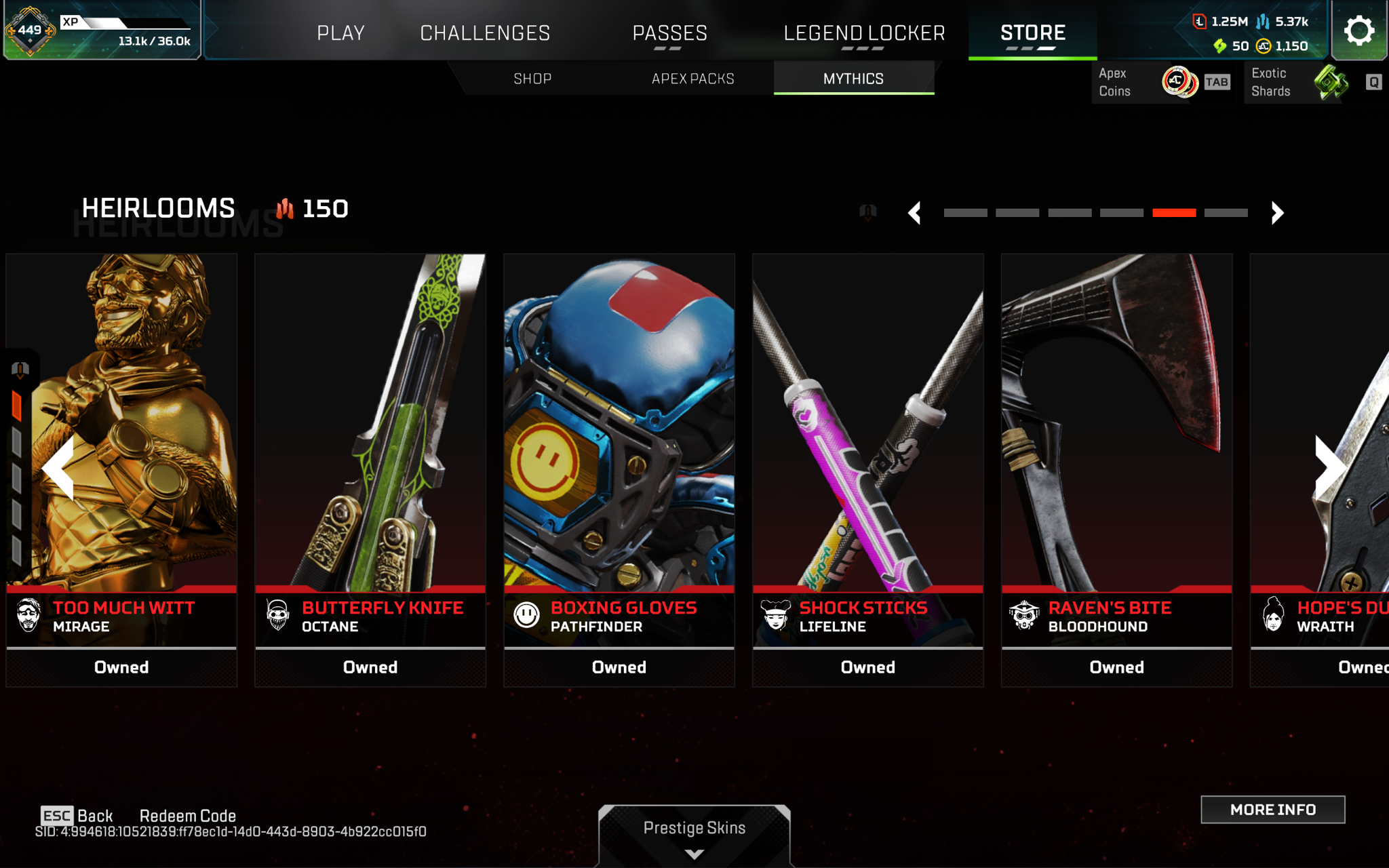Select the Mythics sub-tab

point(853,79)
